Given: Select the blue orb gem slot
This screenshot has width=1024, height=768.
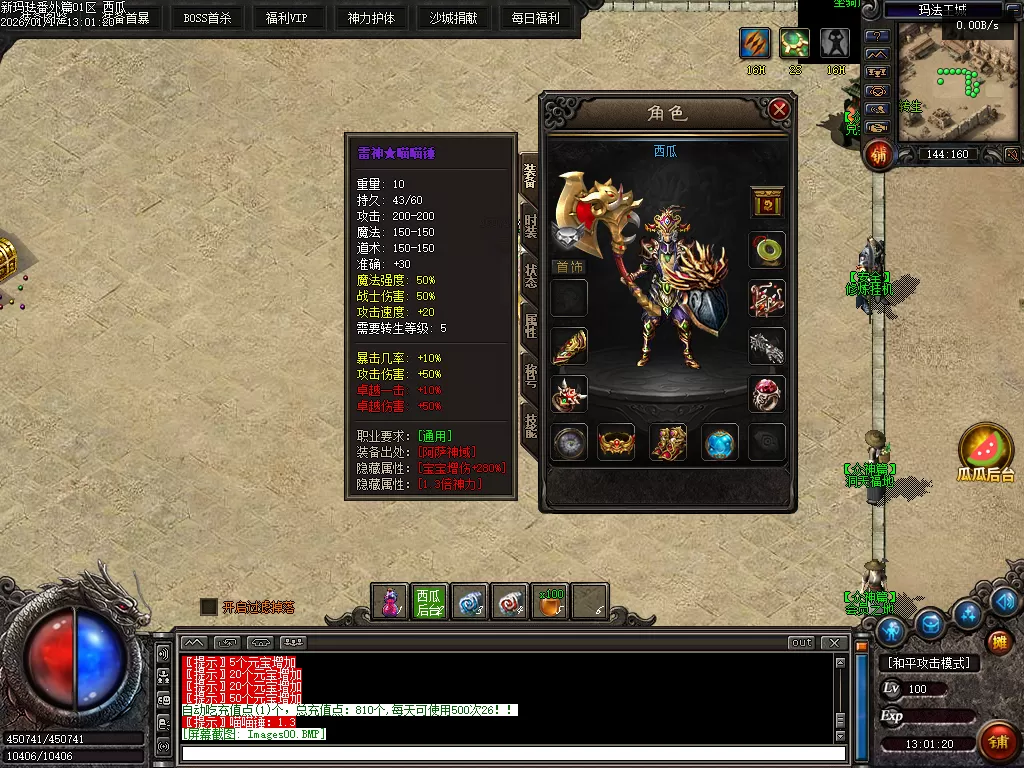Looking at the screenshot, I should [720, 442].
